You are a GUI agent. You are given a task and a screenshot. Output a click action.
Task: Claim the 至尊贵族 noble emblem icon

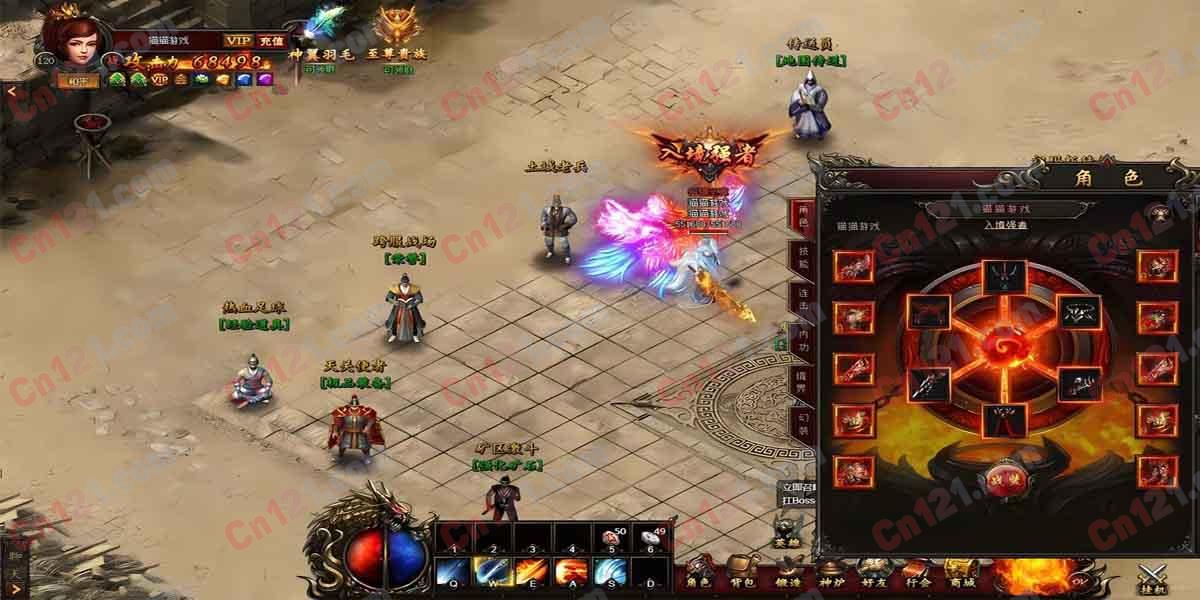pyautogui.click(x=394, y=32)
